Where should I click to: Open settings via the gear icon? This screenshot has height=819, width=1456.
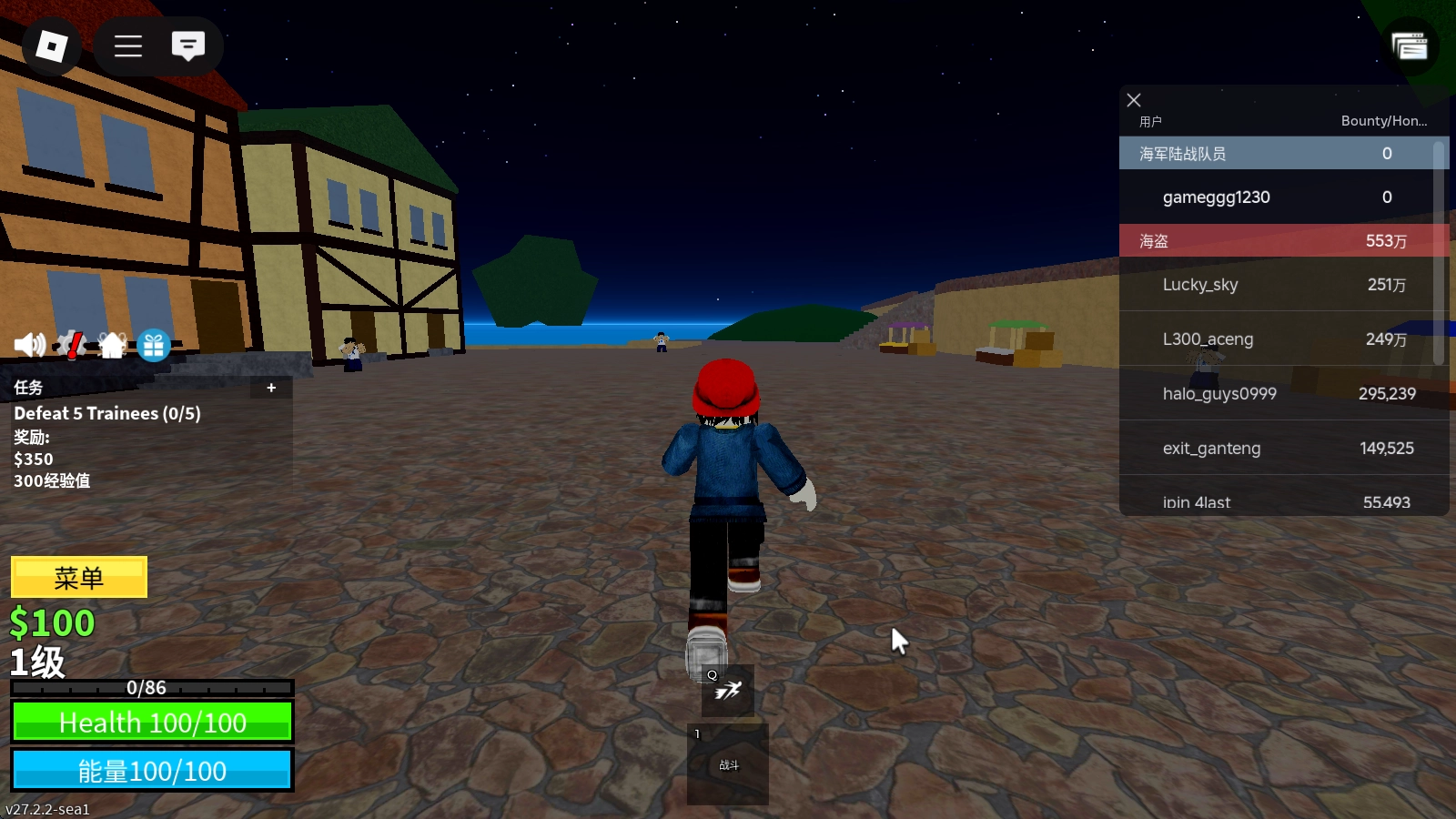[x=70, y=345]
